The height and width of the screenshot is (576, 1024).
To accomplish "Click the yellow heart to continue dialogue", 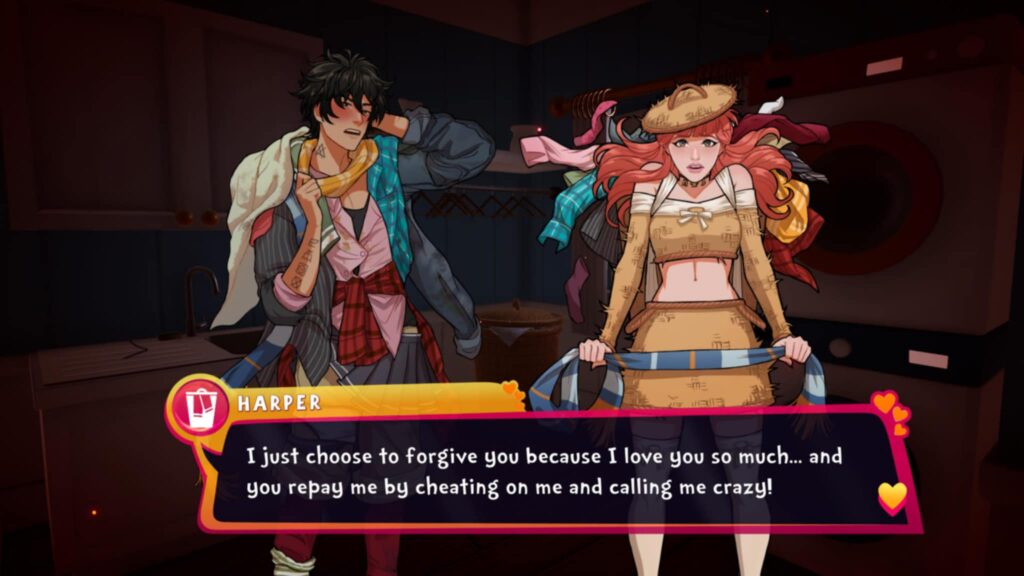I will click(x=891, y=495).
